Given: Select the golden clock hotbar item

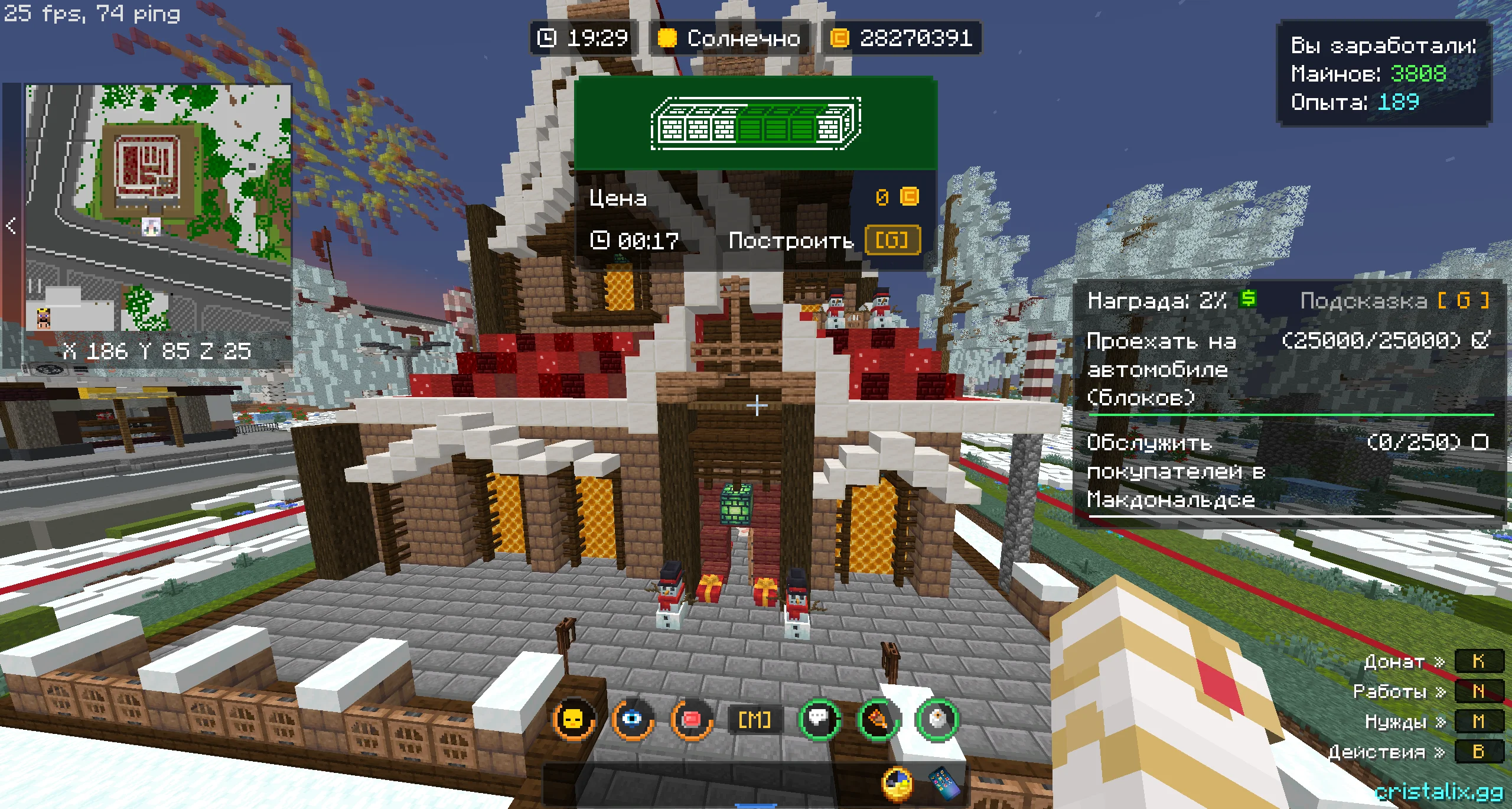Looking at the screenshot, I should click(897, 784).
